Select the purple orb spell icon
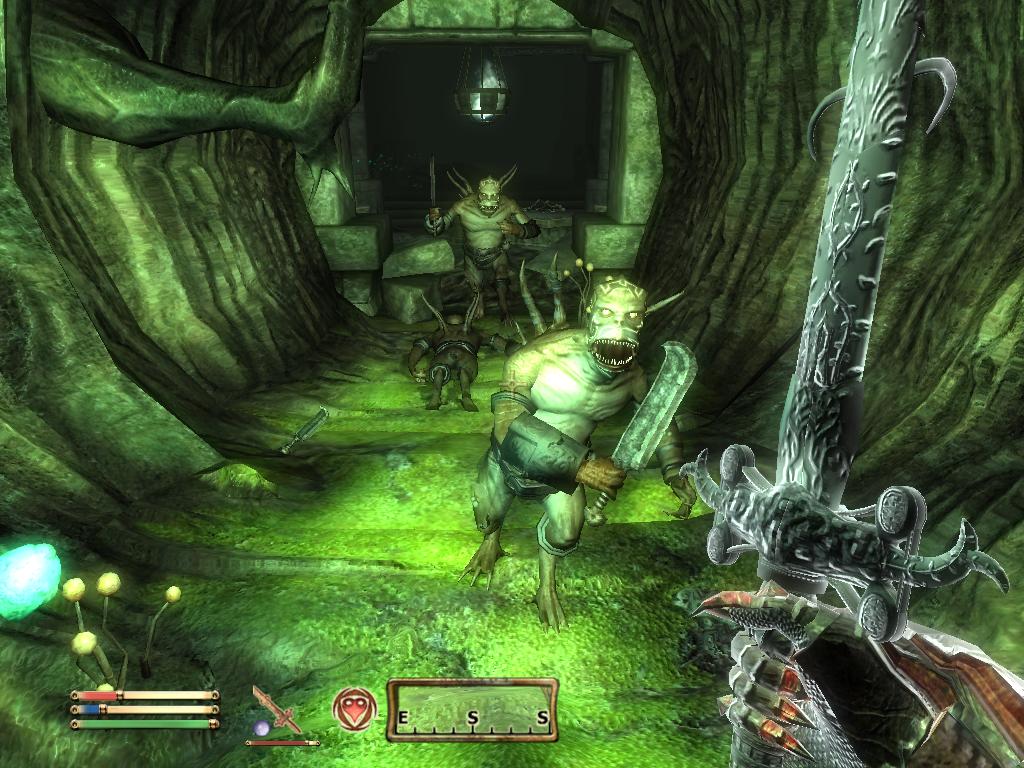This screenshot has width=1024, height=768. 262,728
